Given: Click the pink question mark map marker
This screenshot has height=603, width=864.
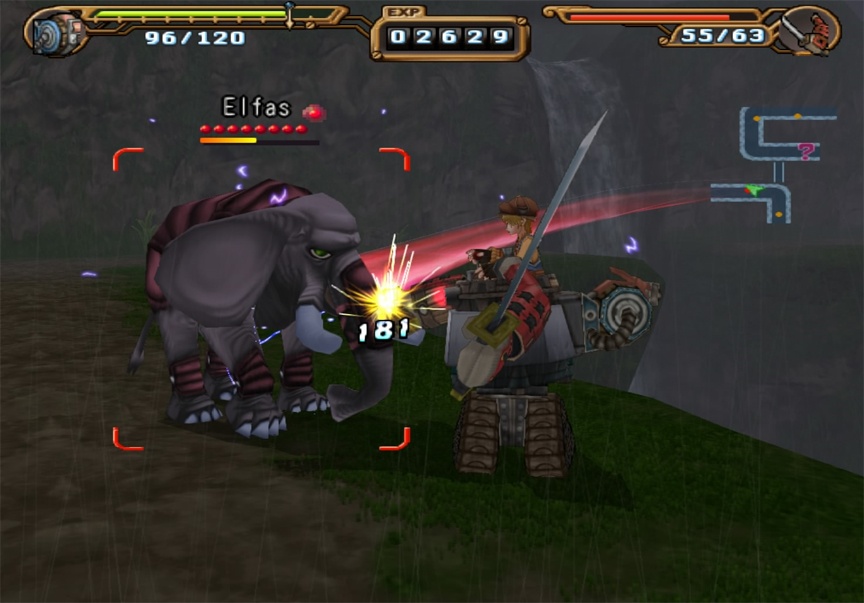Looking at the screenshot, I should 806,151.
